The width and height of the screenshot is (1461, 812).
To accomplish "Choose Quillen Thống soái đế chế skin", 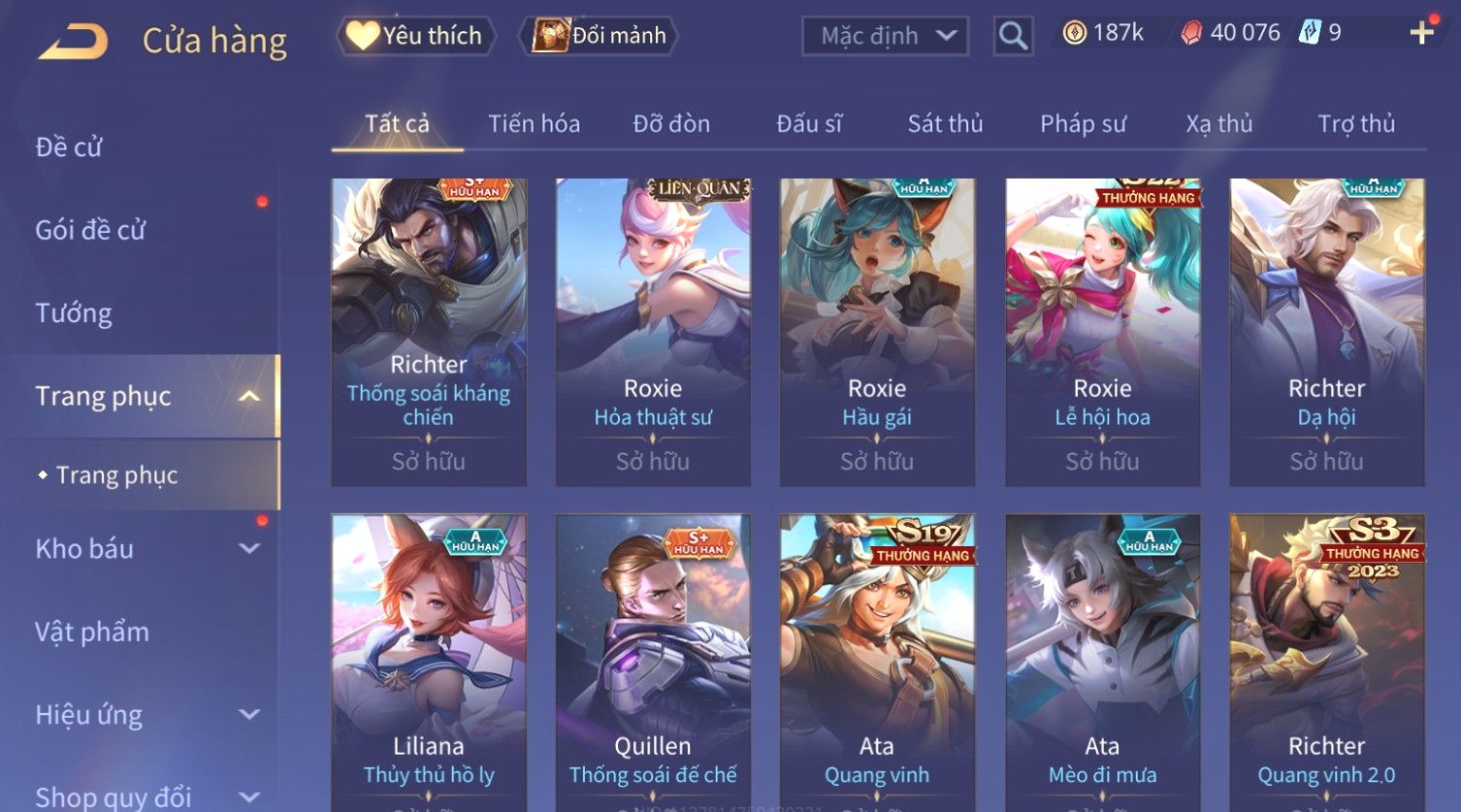I will click(653, 660).
